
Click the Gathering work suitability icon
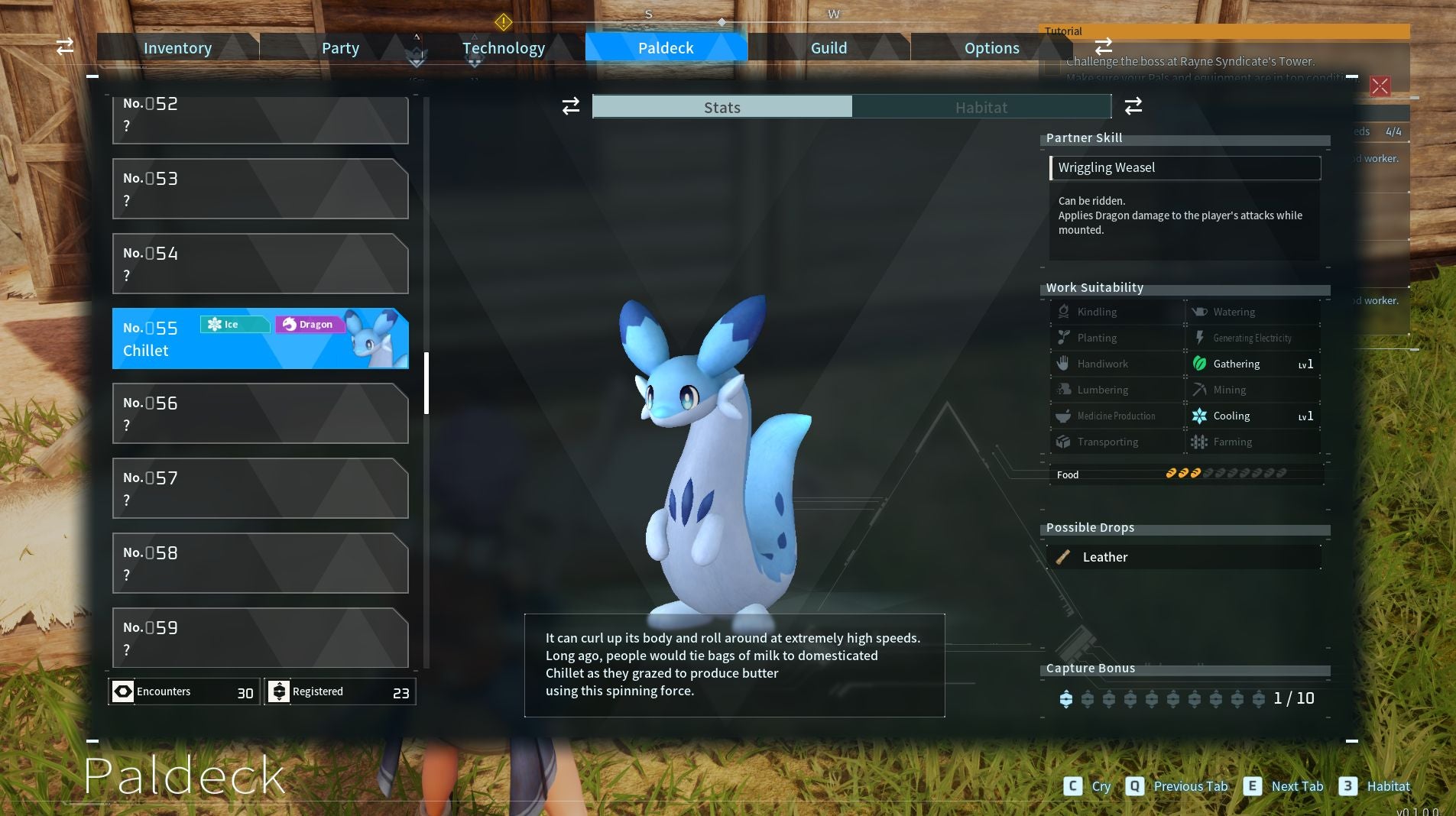(1200, 364)
